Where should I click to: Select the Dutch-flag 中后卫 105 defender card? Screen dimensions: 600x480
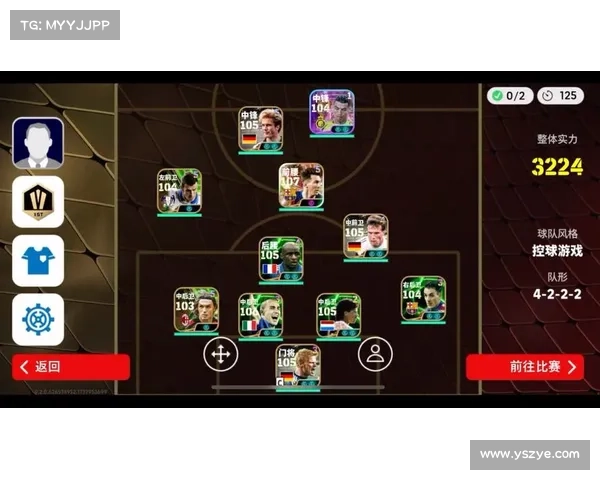tap(339, 315)
